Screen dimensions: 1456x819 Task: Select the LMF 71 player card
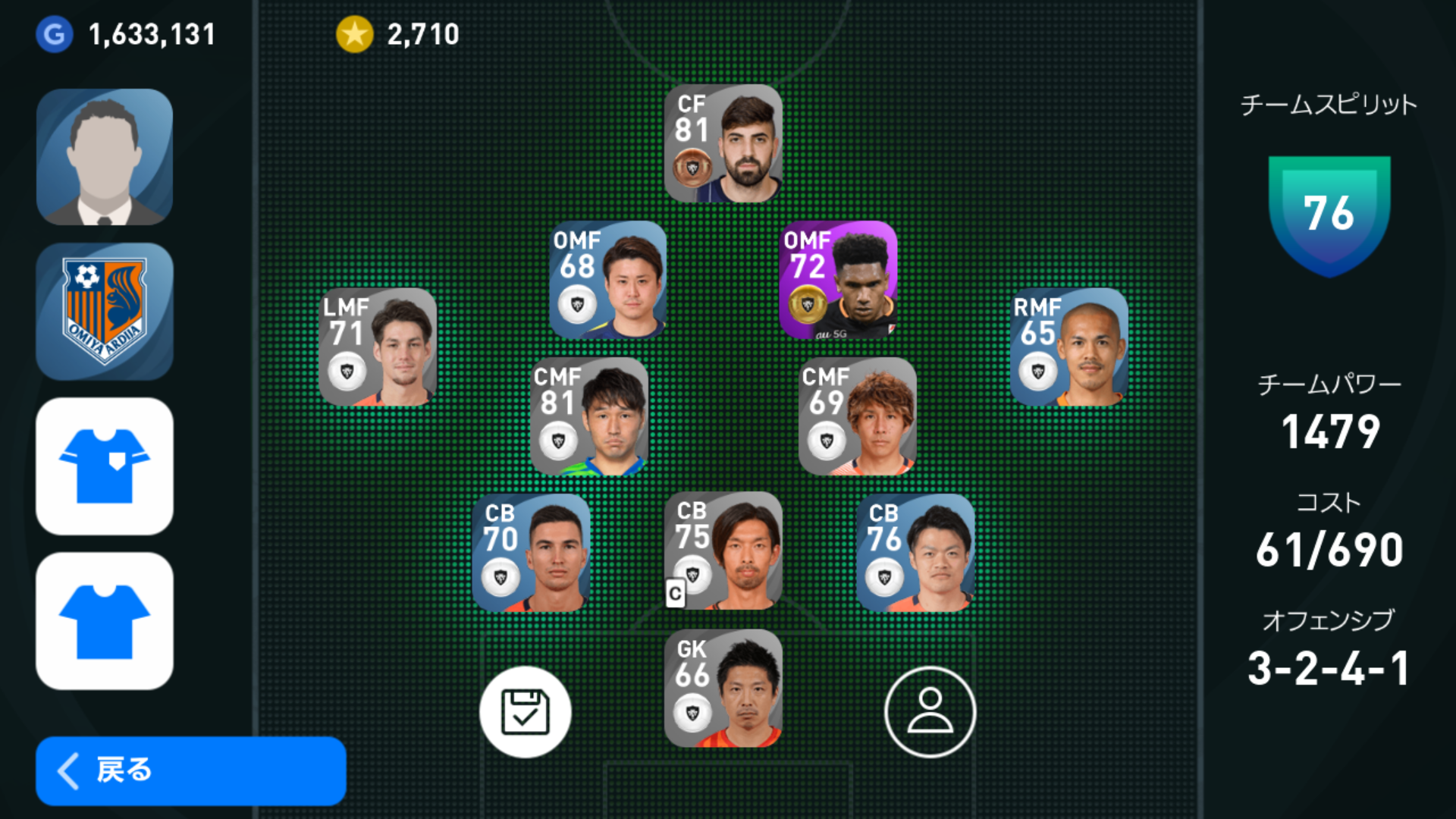click(378, 347)
